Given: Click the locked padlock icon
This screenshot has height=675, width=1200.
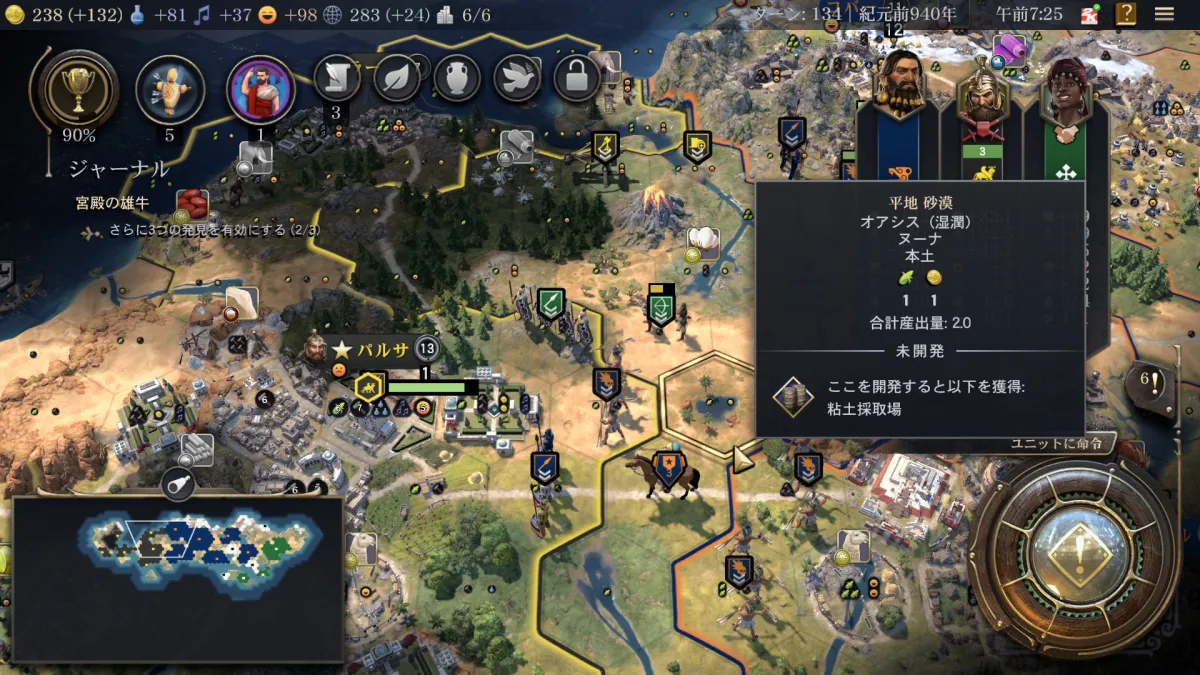Looking at the screenshot, I should point(577,78).
